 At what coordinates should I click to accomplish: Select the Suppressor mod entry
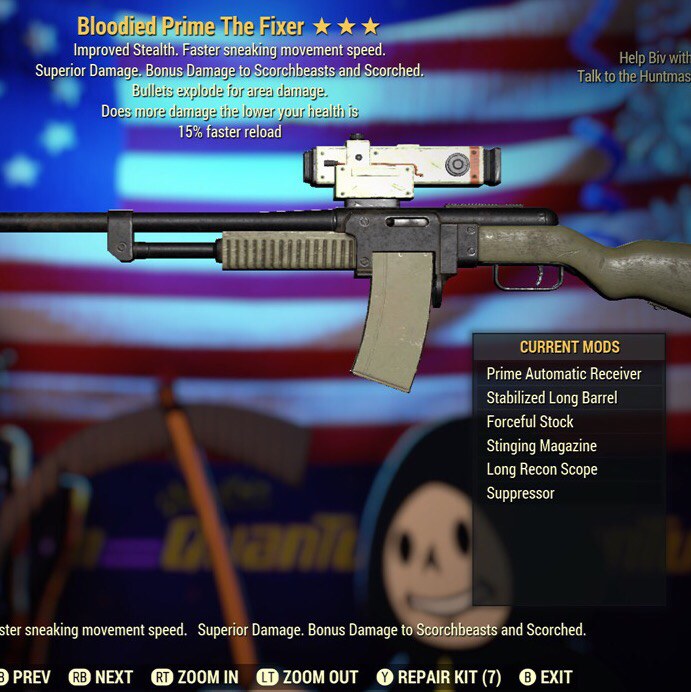click(520, 493)
